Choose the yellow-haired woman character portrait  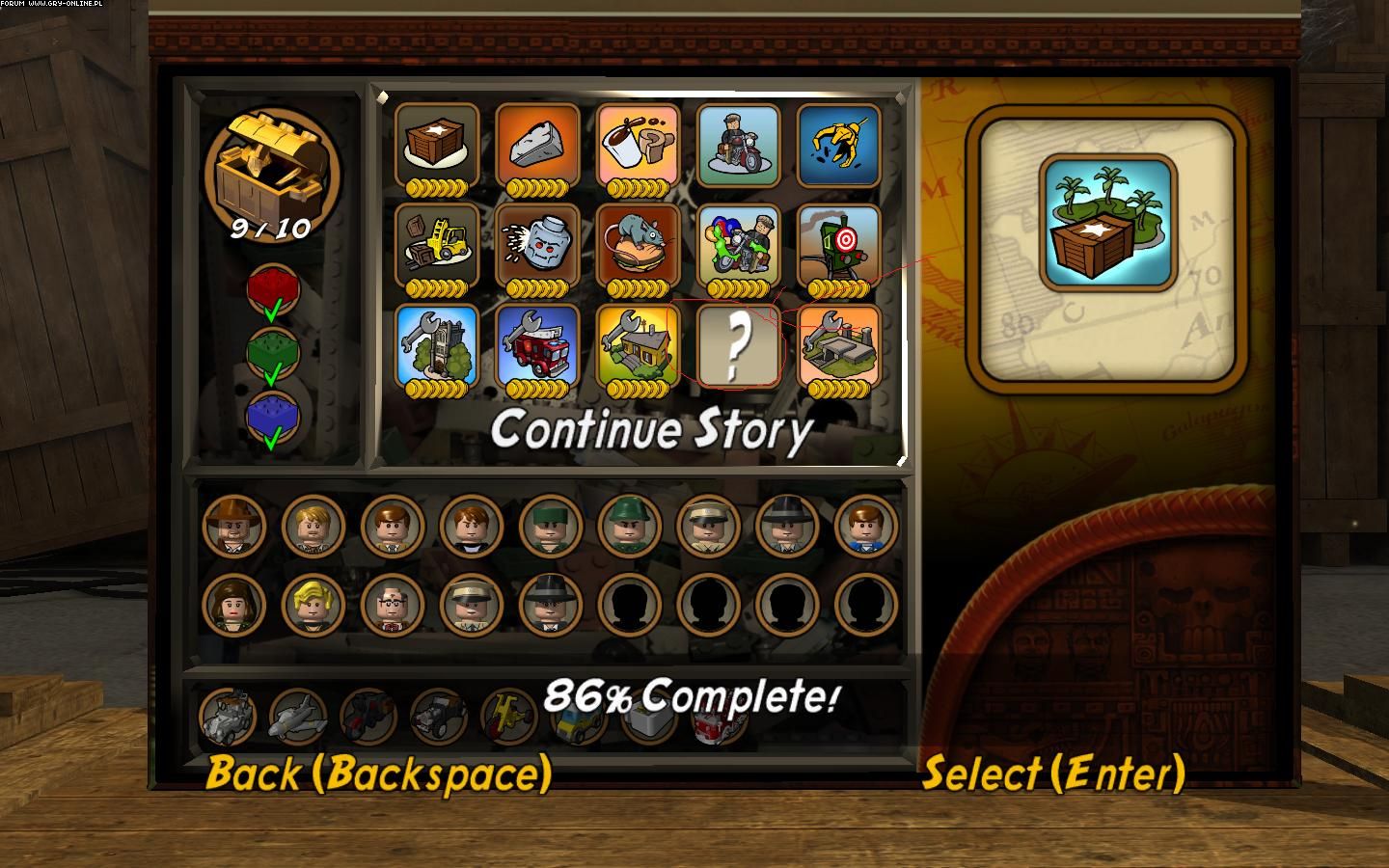click(x=313, y=604)
